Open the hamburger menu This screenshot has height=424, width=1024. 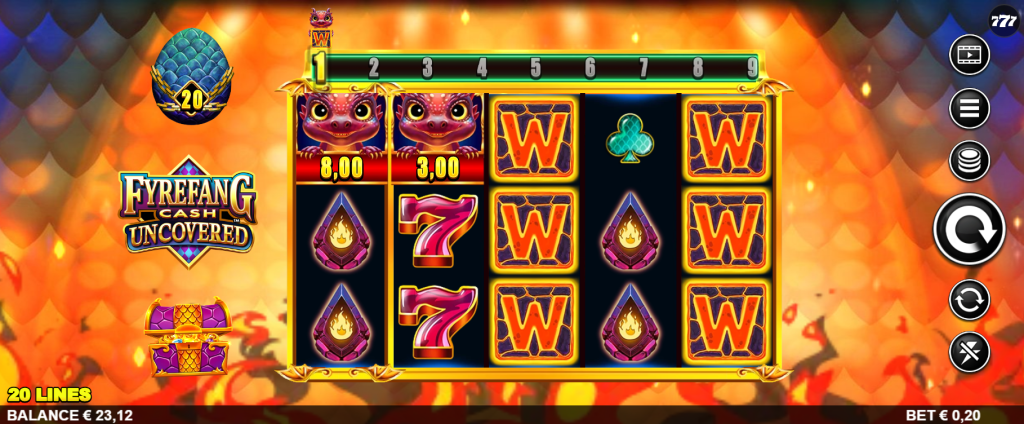pyautogui.click(x=968, y=108)
